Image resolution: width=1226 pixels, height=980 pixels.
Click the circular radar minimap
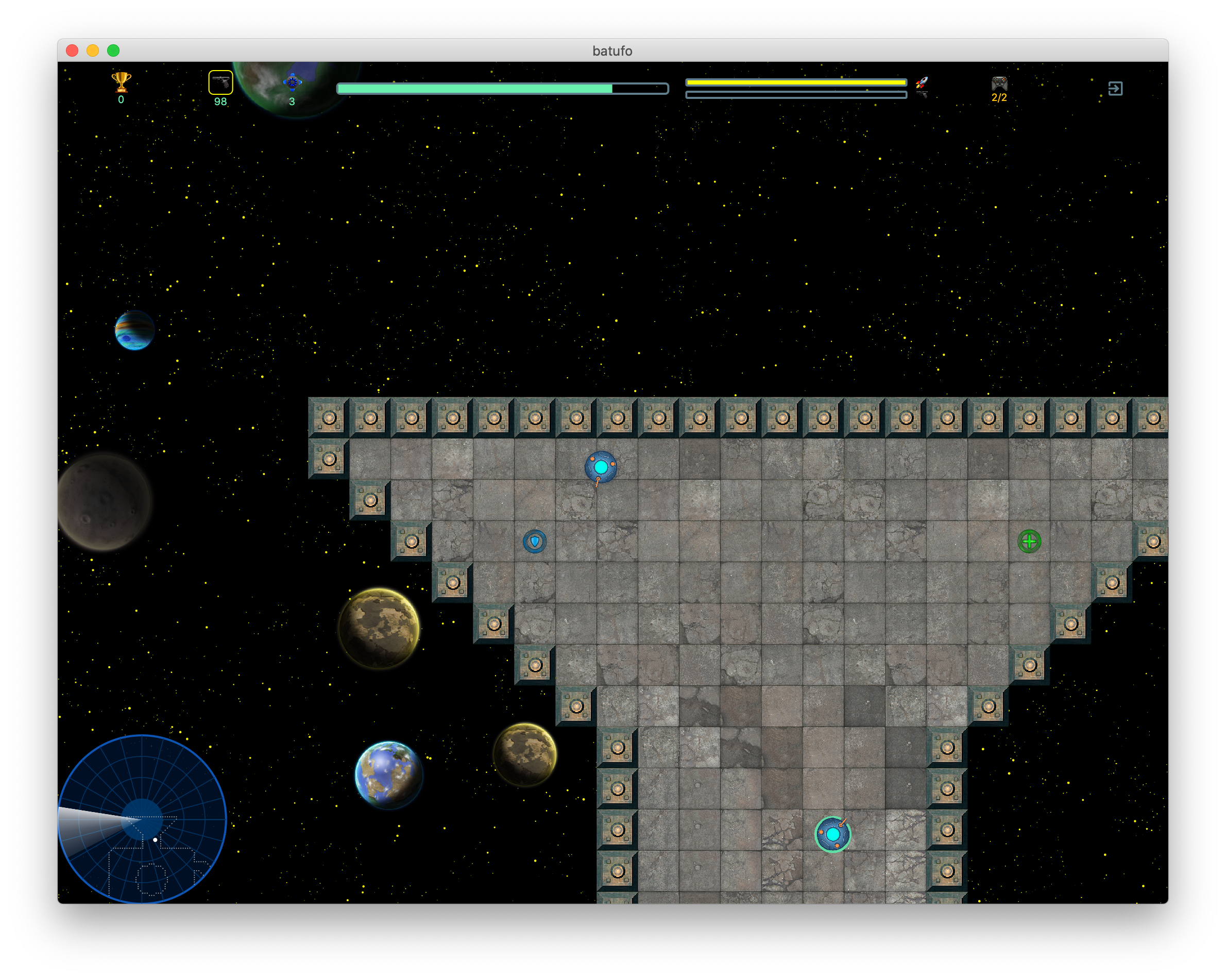pos(142,818)
